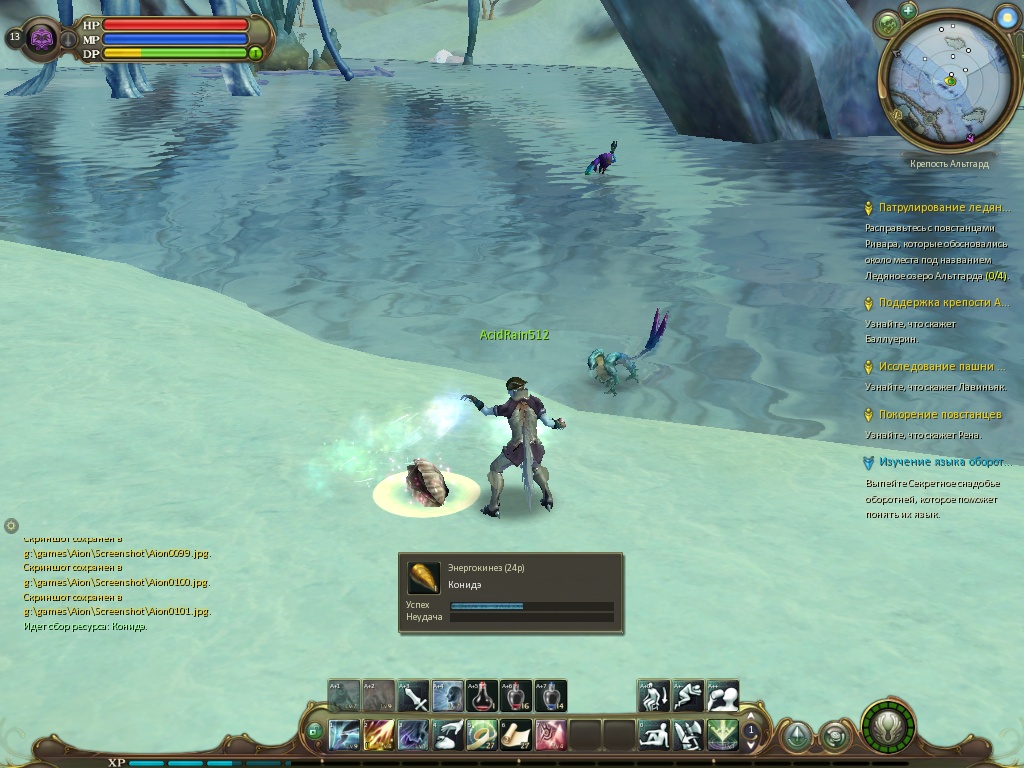
Task: Click the purple class emblem portrait
Action: (41, 39)
